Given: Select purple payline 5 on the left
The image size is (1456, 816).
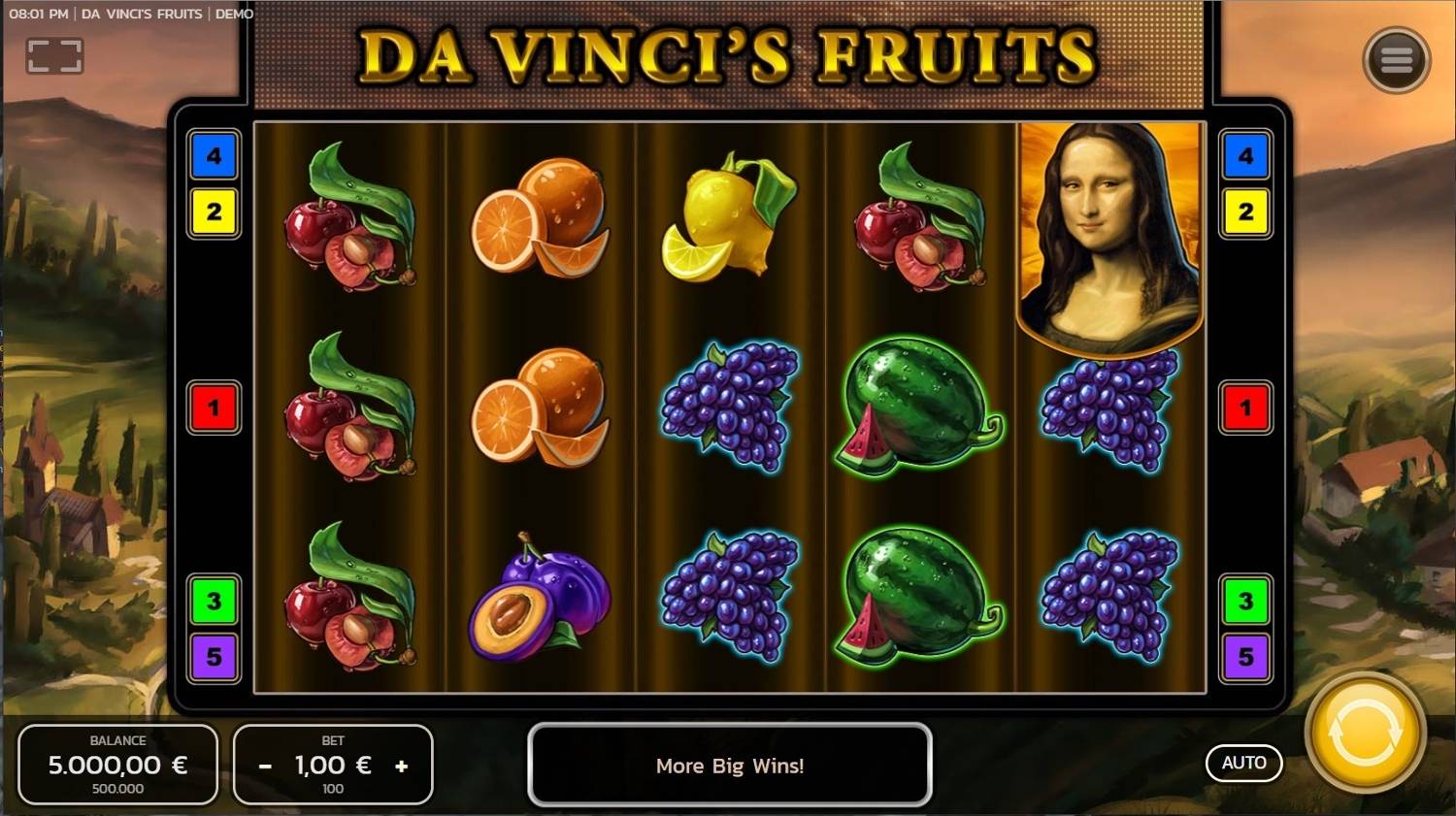Looking at the screenshot, I should [214, 658].
